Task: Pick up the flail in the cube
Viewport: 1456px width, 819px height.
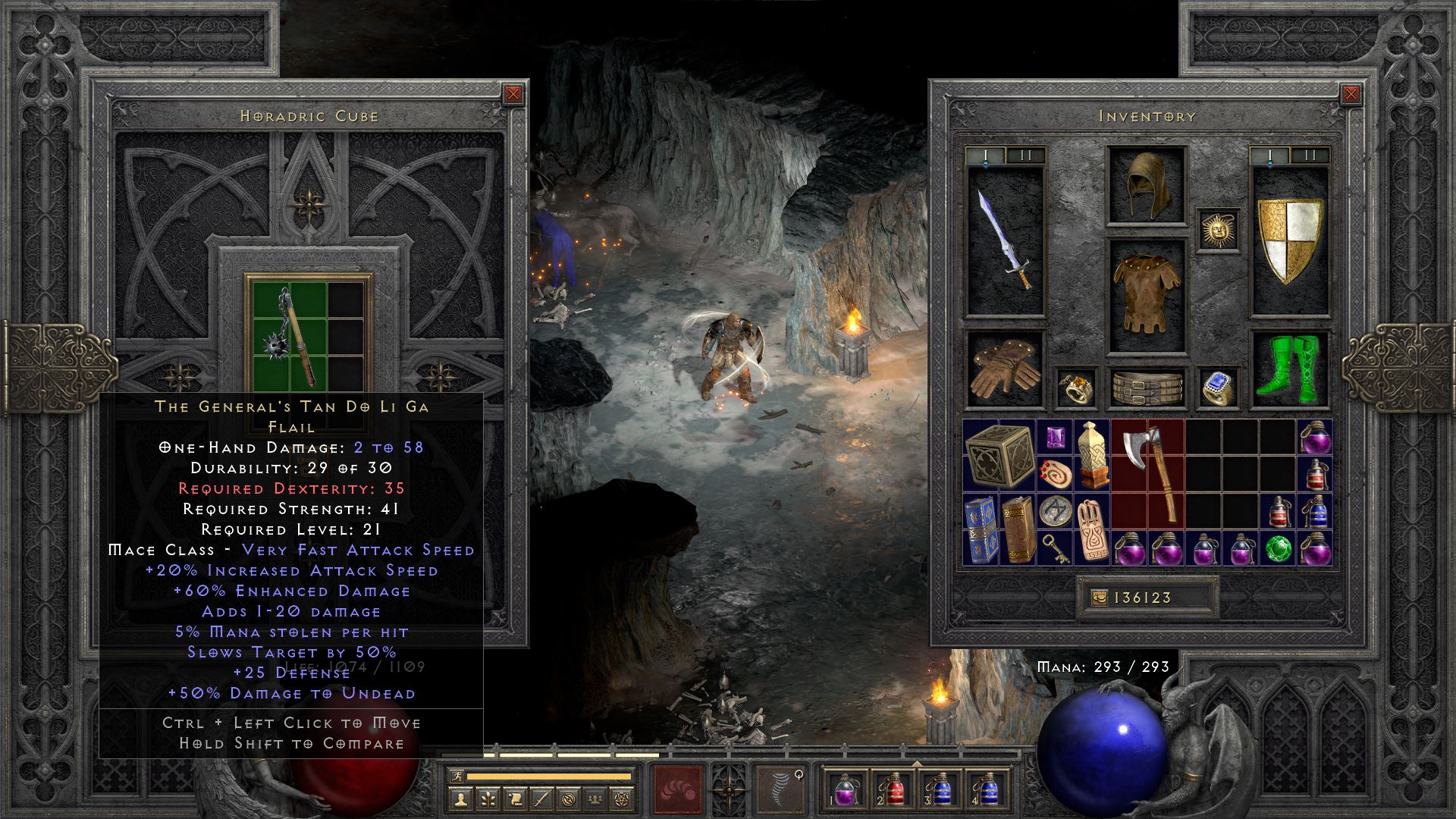Action: point(291,335)
